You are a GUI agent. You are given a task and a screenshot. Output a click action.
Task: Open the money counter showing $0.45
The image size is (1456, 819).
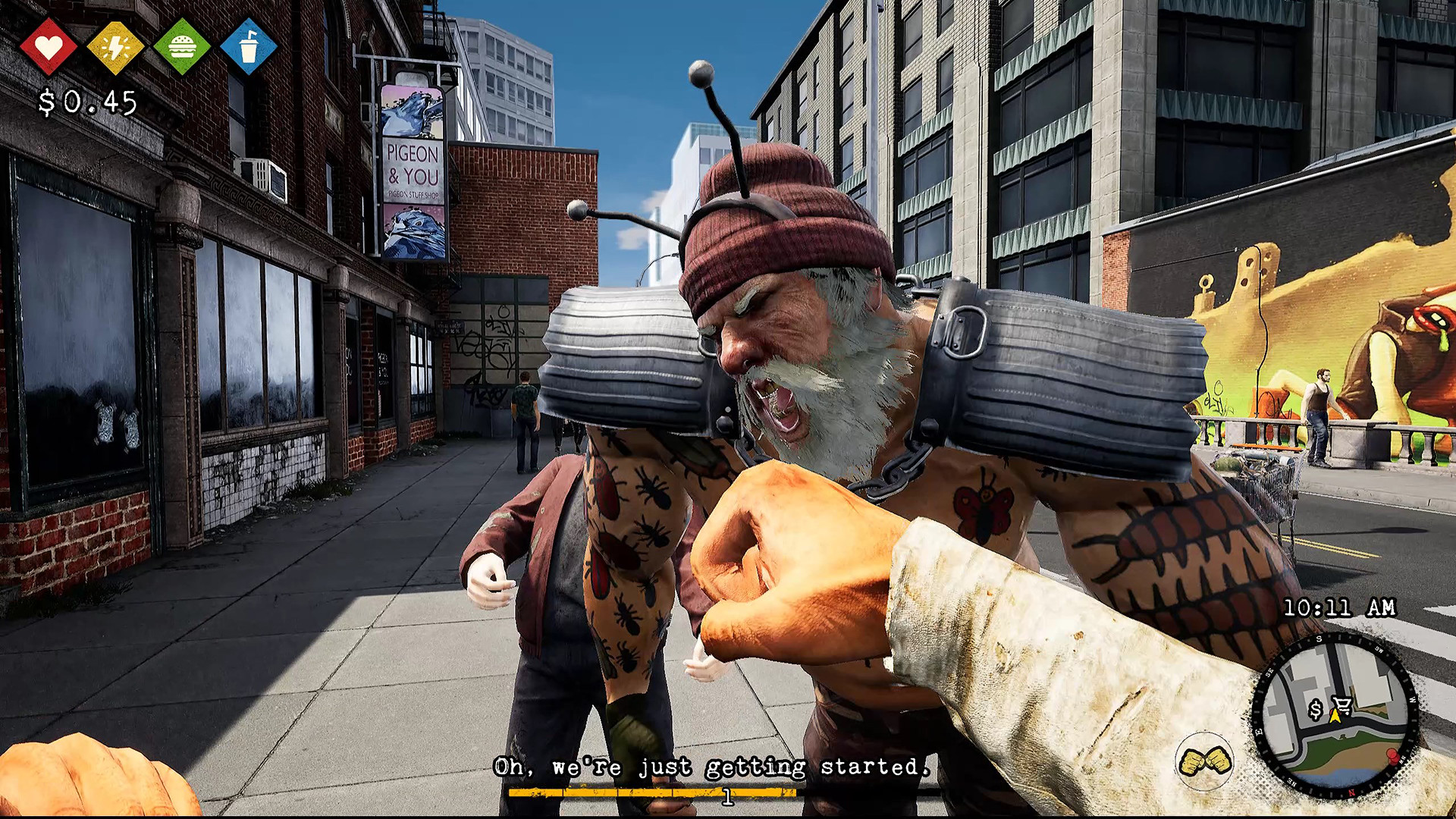pos(86,100)
